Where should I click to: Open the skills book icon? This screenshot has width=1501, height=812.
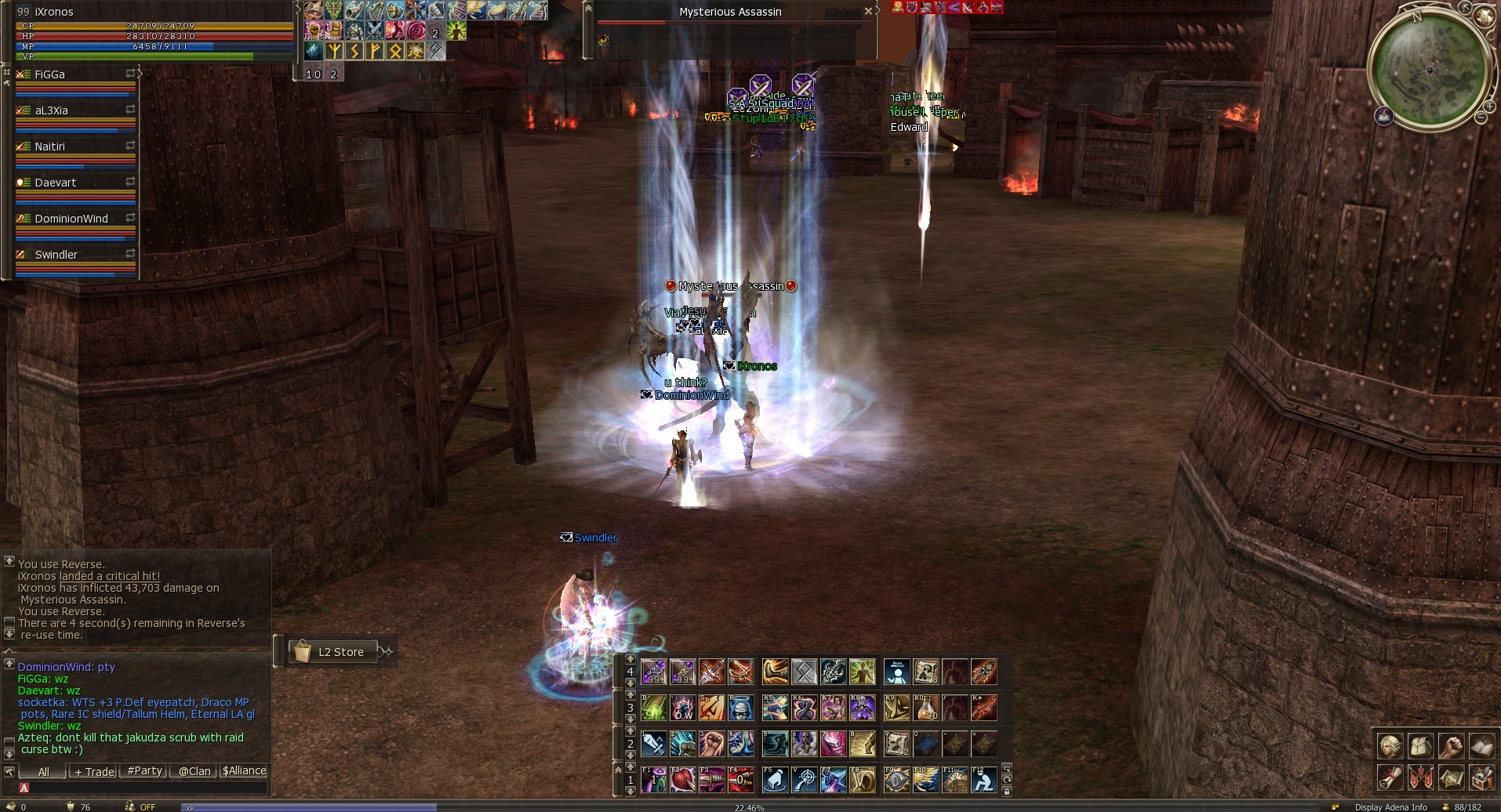tap(1481, 745)
